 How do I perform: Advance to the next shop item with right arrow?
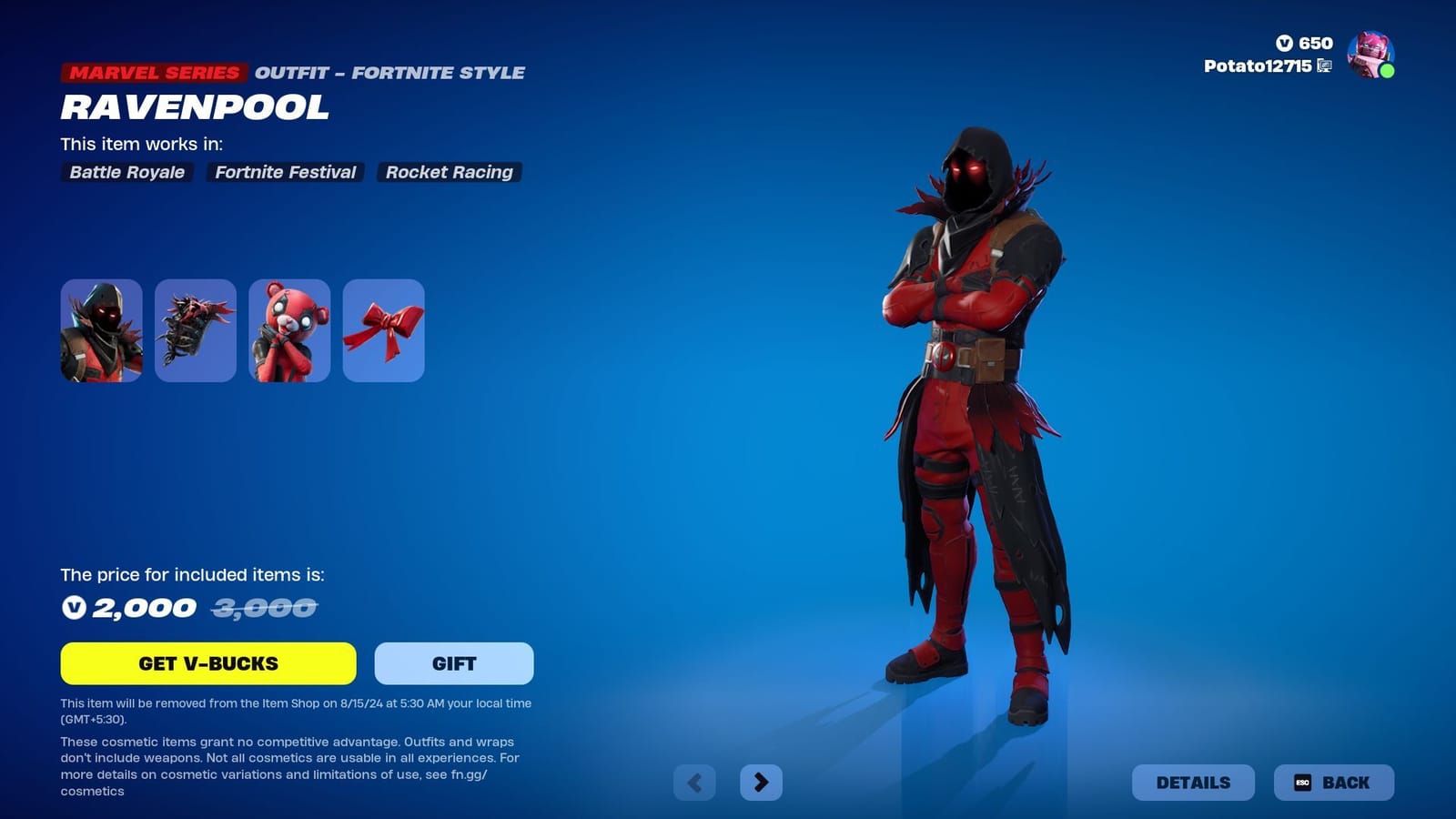(x=763, y=782)
